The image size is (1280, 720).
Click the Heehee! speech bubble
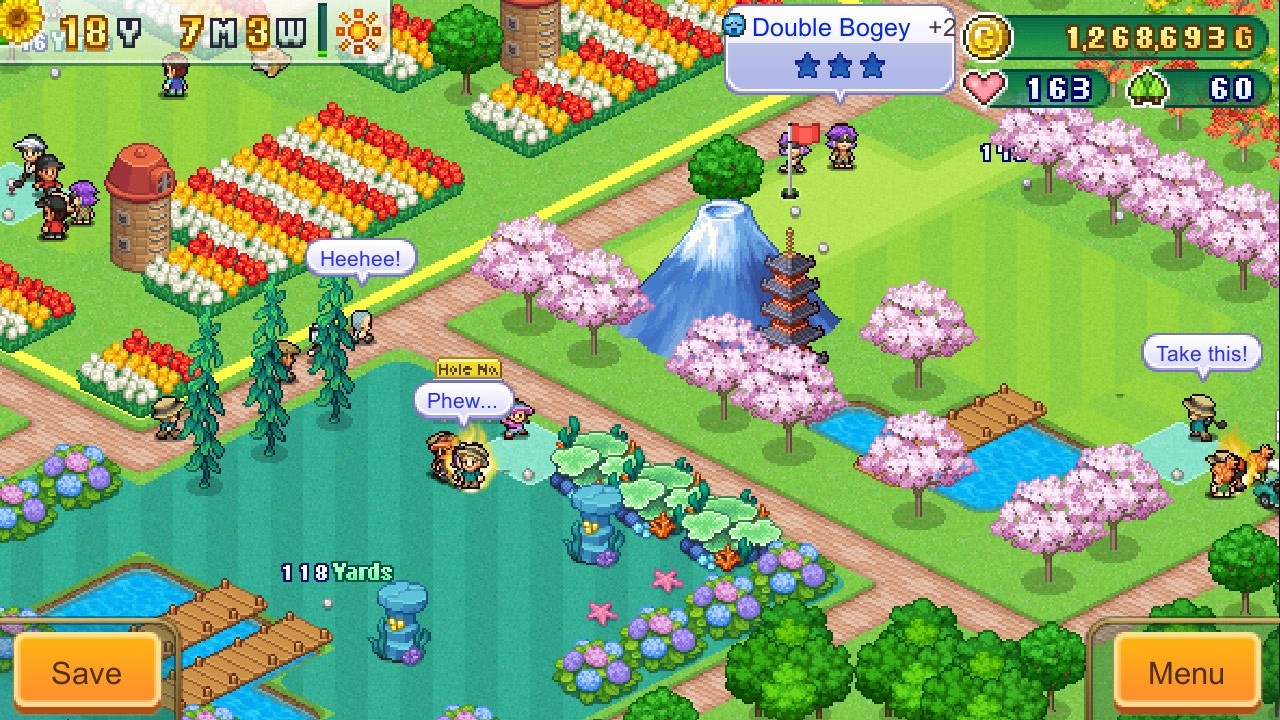(360, 258)
